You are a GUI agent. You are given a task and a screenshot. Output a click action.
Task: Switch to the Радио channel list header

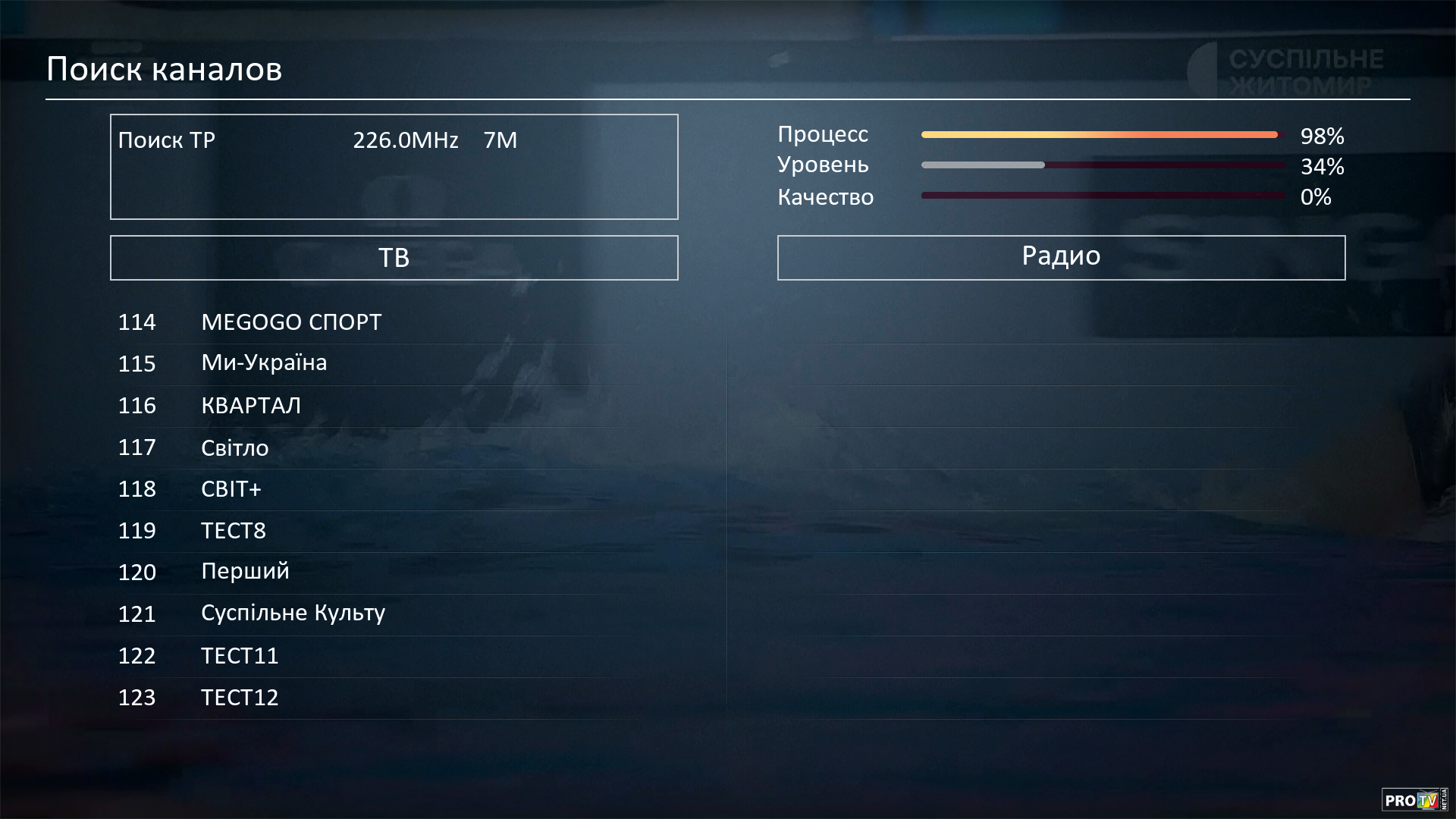(x=1061, y=258)
